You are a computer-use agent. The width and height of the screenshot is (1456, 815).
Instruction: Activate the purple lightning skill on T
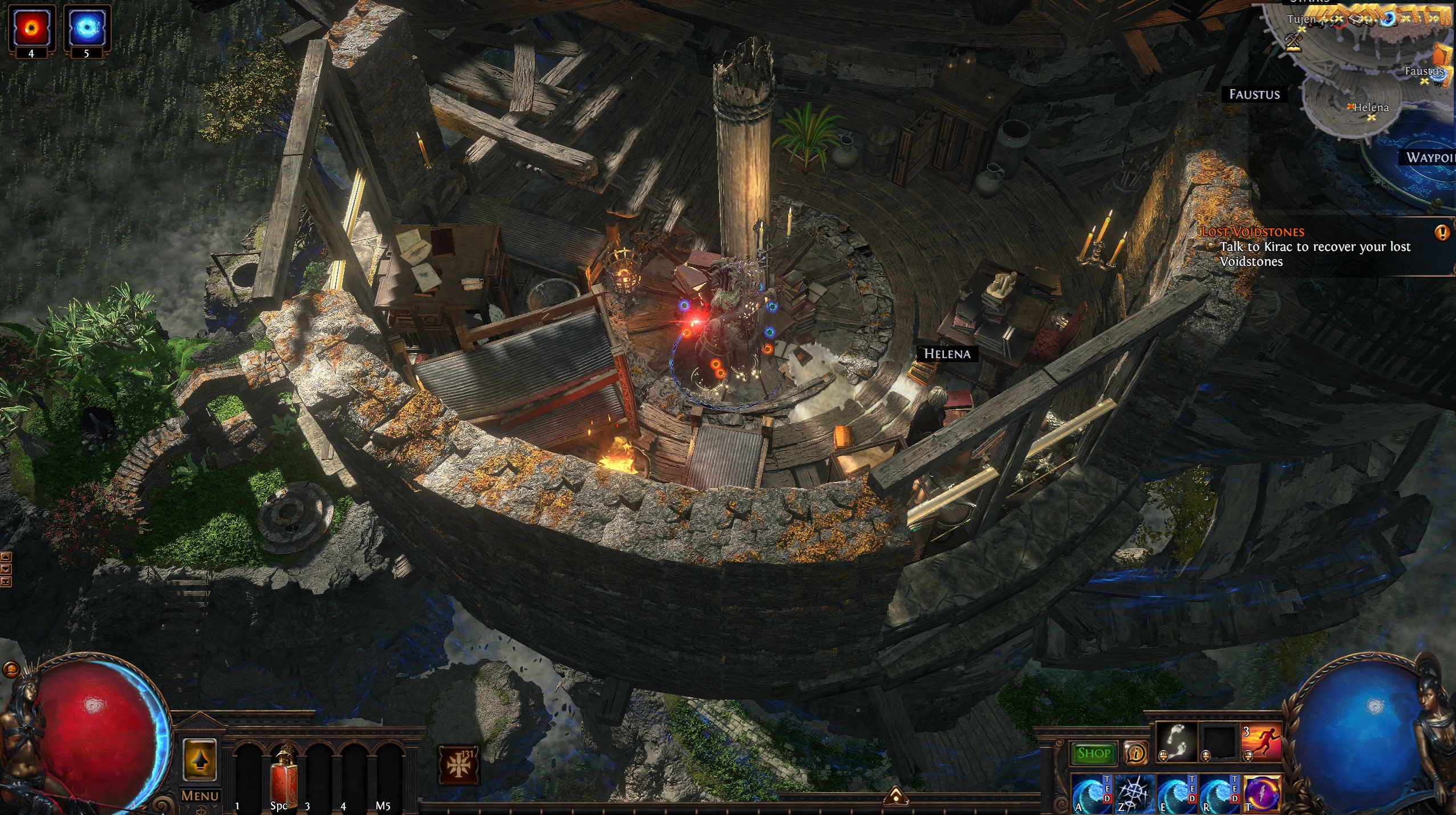(1262, 793)
